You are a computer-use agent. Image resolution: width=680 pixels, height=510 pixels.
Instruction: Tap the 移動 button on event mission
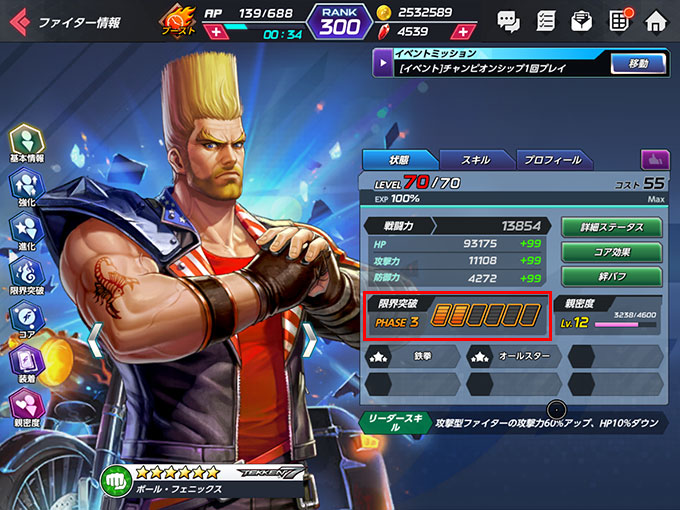click(x=638, y=64)
